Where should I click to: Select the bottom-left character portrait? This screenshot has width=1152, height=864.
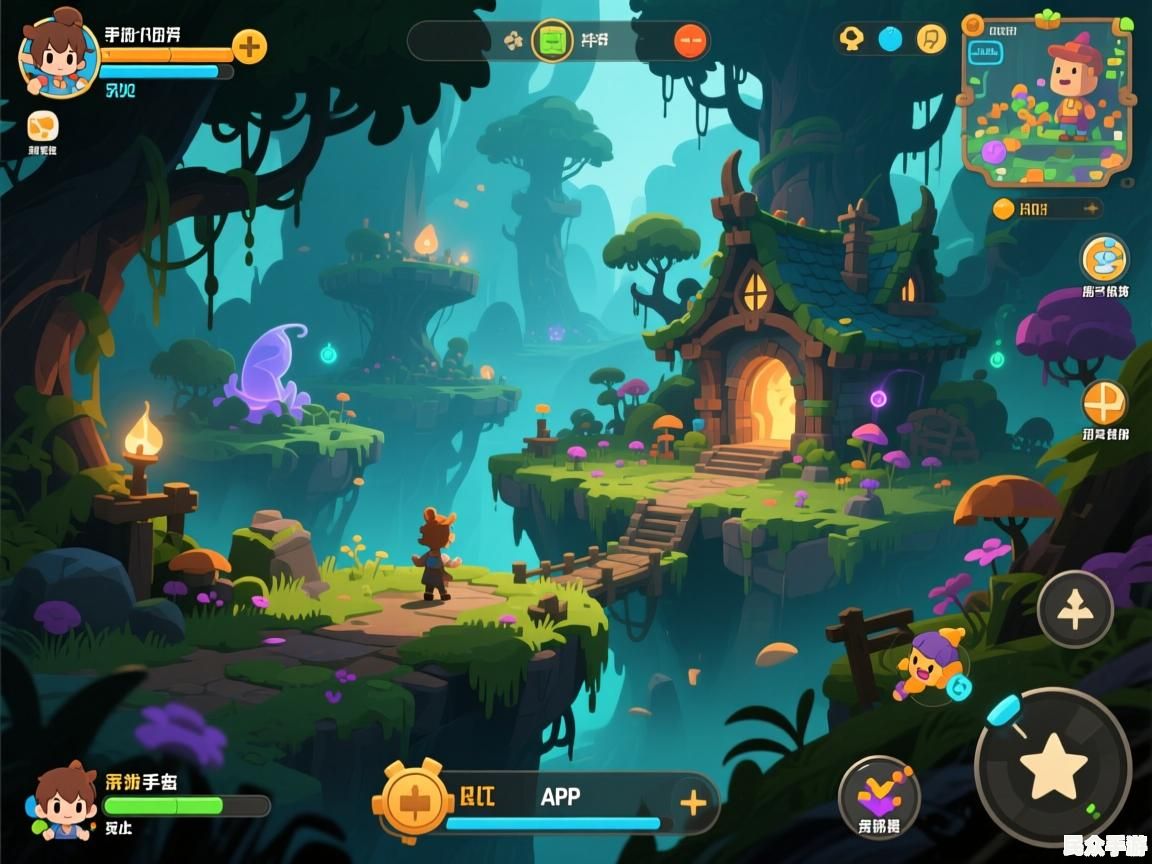[66, 801]
